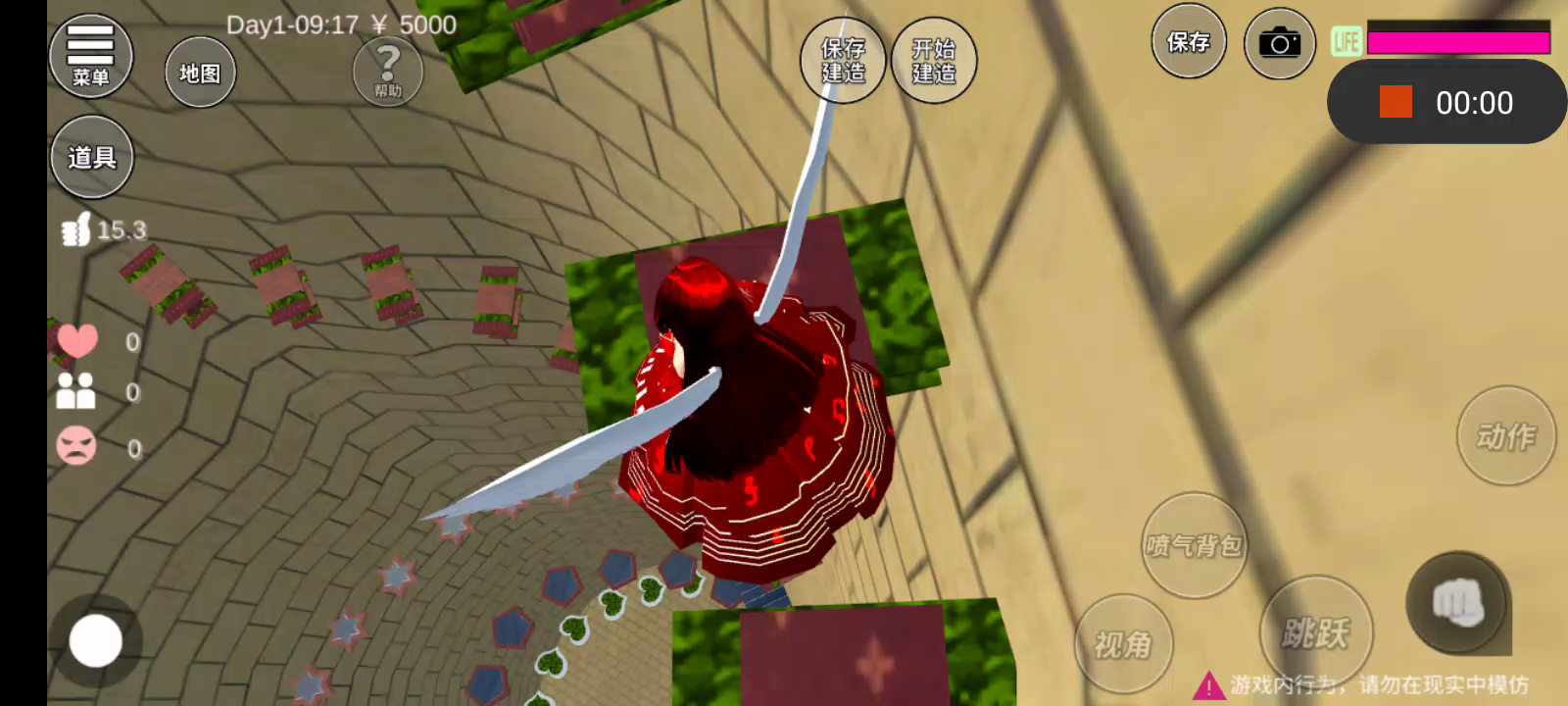Activate the 喷气背包 jetpack
The image size is (1568, 706).
click(x=1194, y=545)
